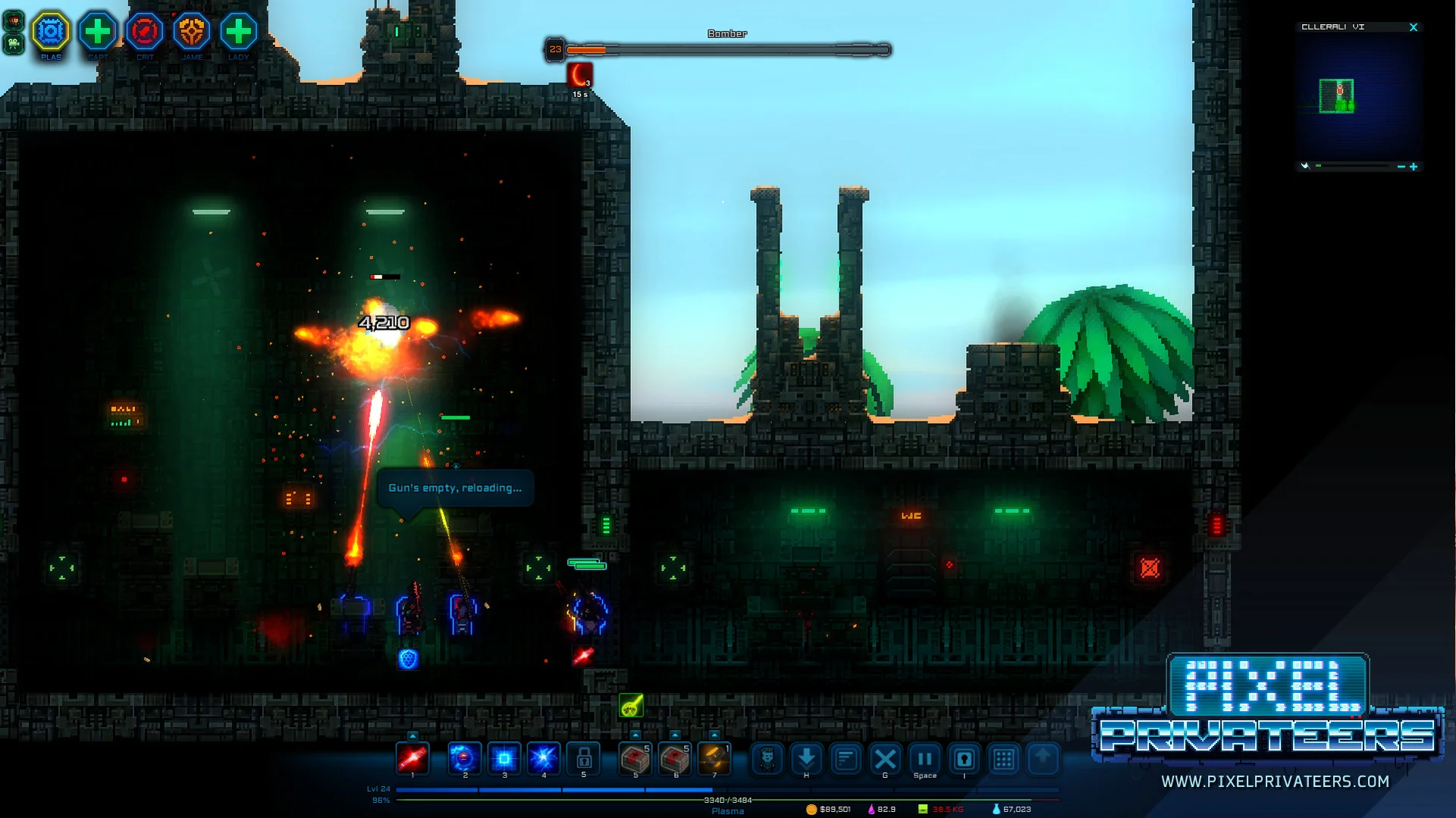Use the blue orb ability in slot 2
Screen dimensions: 1456x818
(464, 757)
